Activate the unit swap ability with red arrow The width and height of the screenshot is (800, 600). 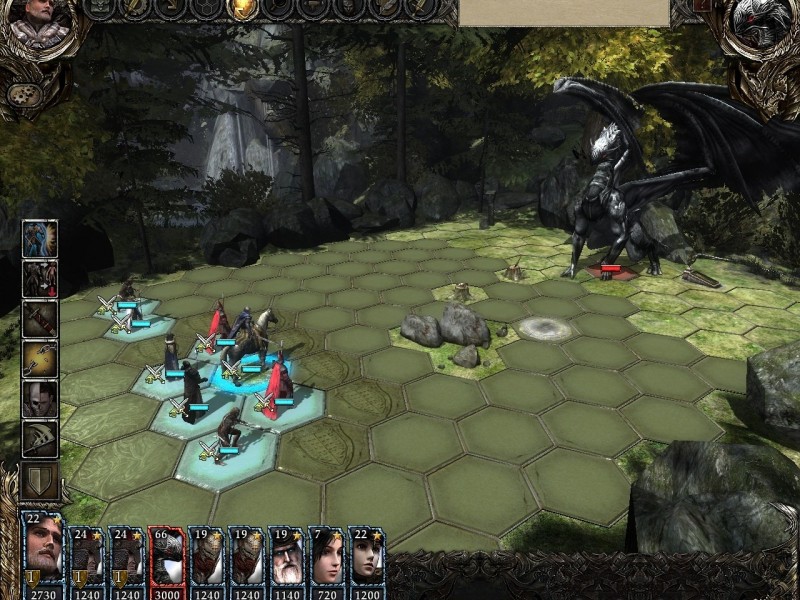pos(40,279)
